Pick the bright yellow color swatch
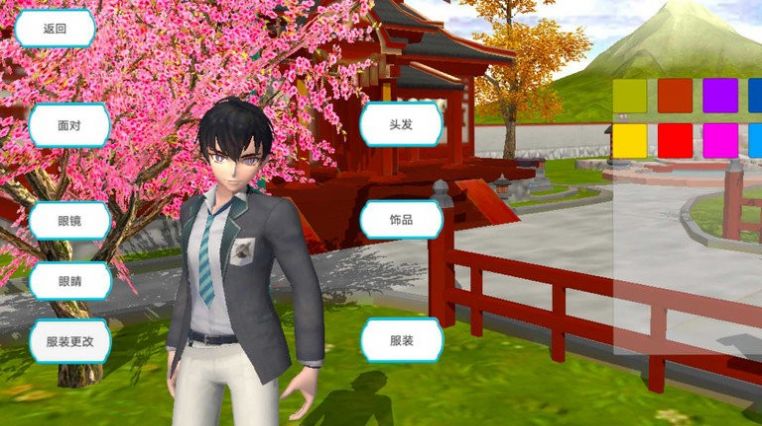Image resolution: width=762 pixels, height=426 pixels. [630, 140]
